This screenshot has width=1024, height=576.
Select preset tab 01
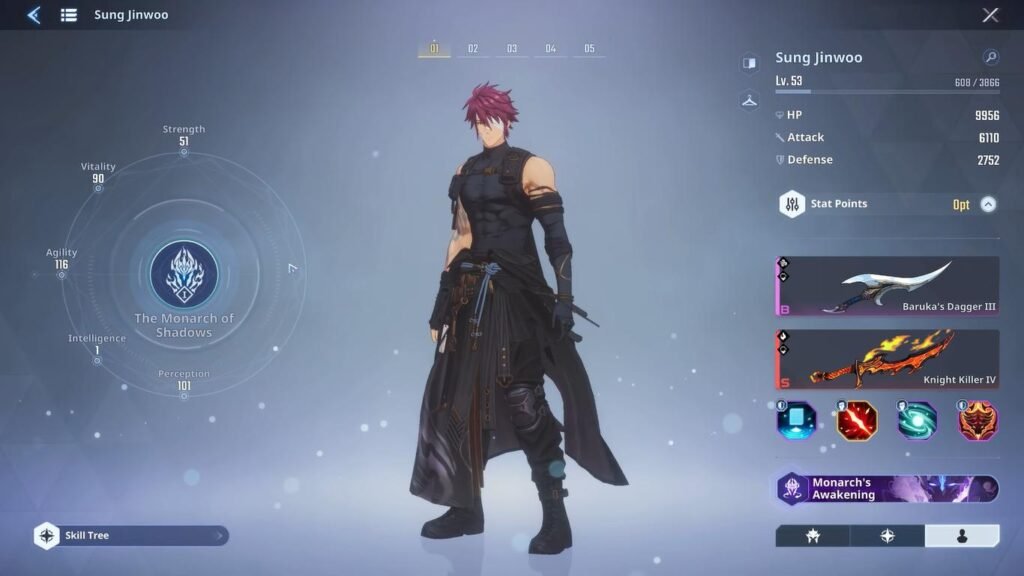pos(434,49)
